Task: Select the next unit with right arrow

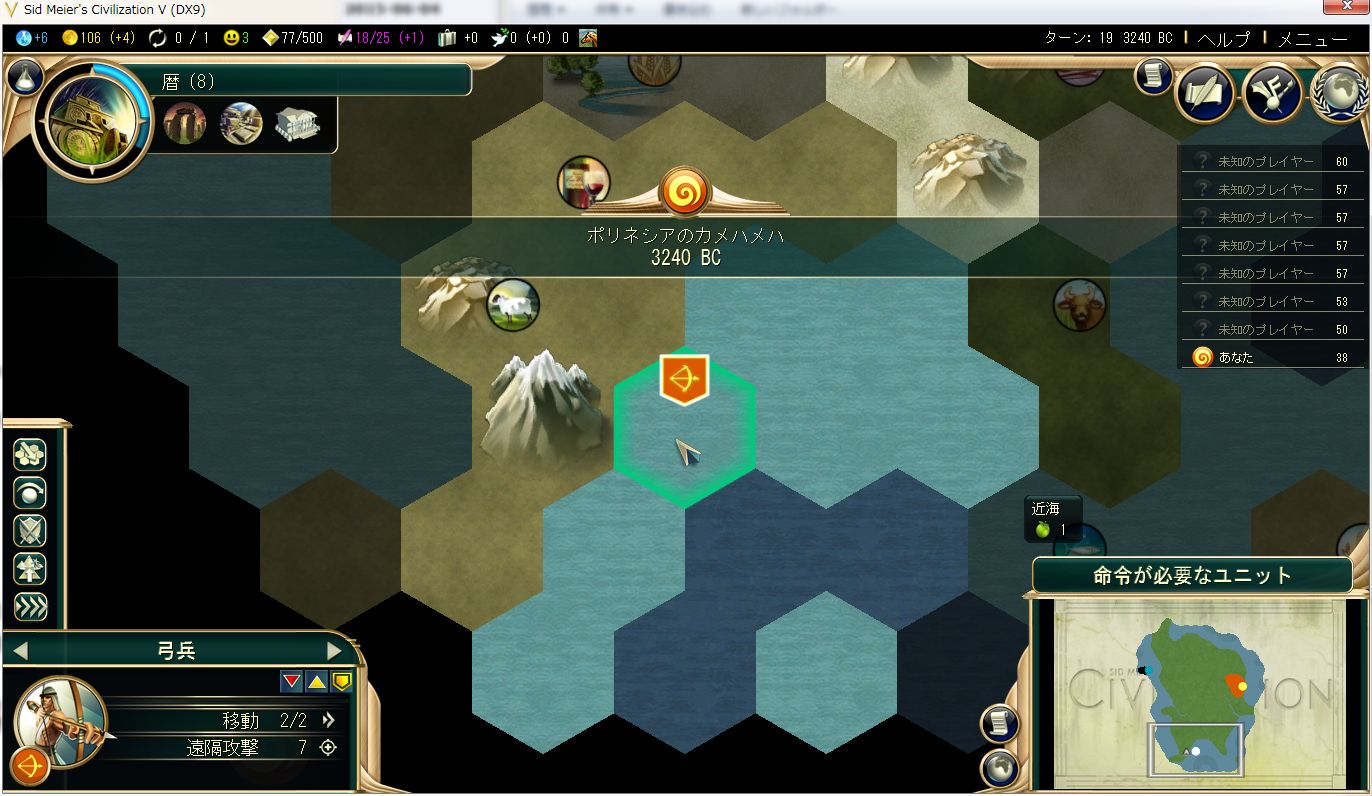Action: [x=334, y=651]
